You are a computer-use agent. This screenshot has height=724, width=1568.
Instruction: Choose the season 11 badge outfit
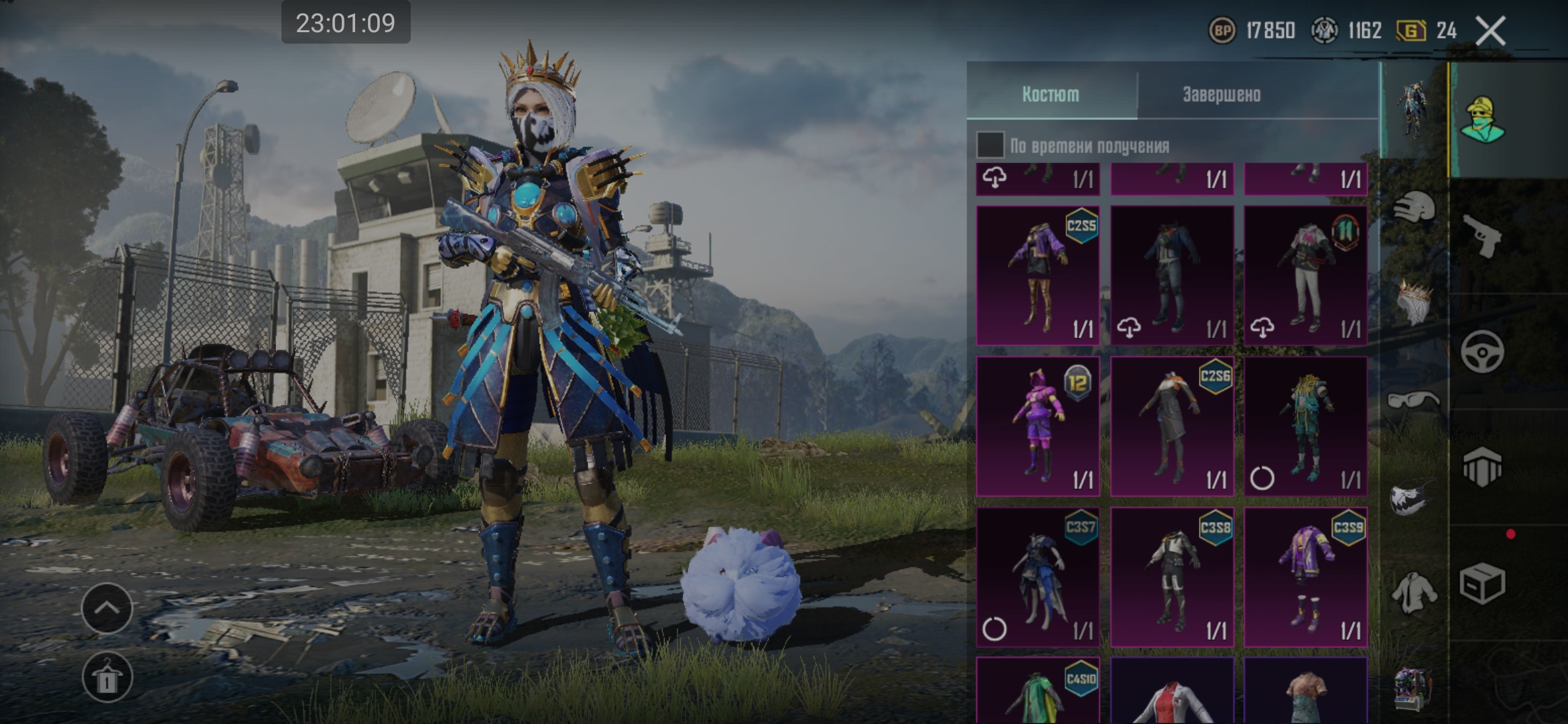point(1305,276)
